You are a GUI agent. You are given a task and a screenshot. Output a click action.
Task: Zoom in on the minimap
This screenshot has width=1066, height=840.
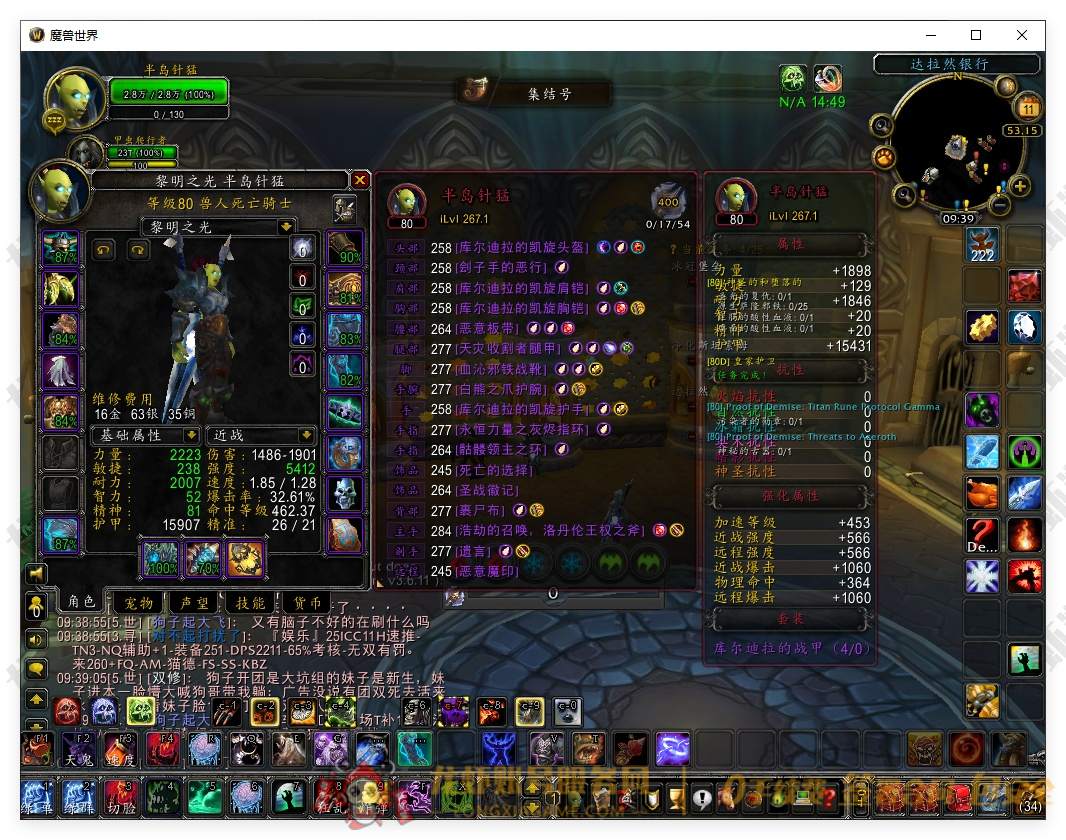tap(1020, 186)
